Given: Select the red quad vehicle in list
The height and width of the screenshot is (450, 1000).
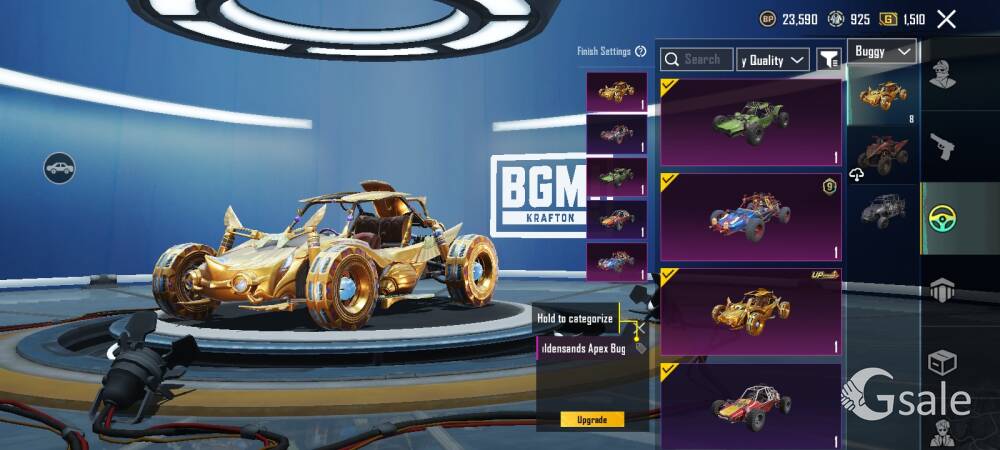Looking at the screenshot, I should point(882,154).
